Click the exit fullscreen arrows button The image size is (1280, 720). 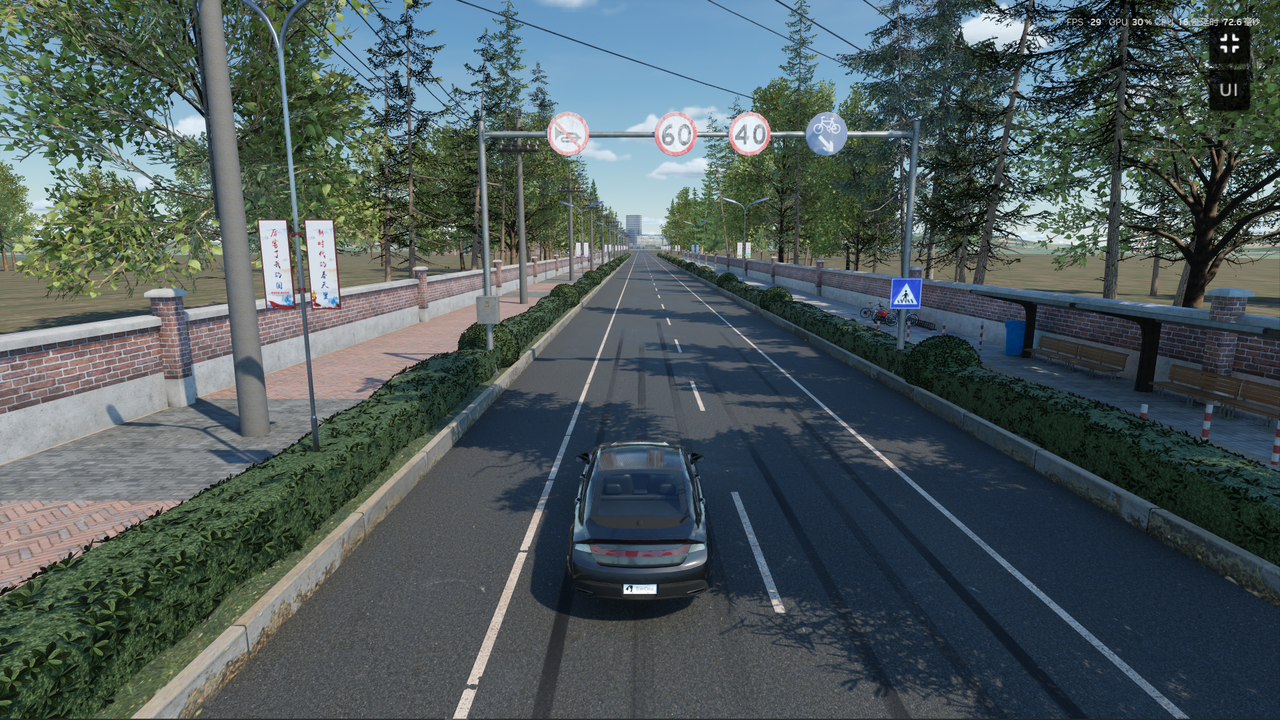[1229, 44]
